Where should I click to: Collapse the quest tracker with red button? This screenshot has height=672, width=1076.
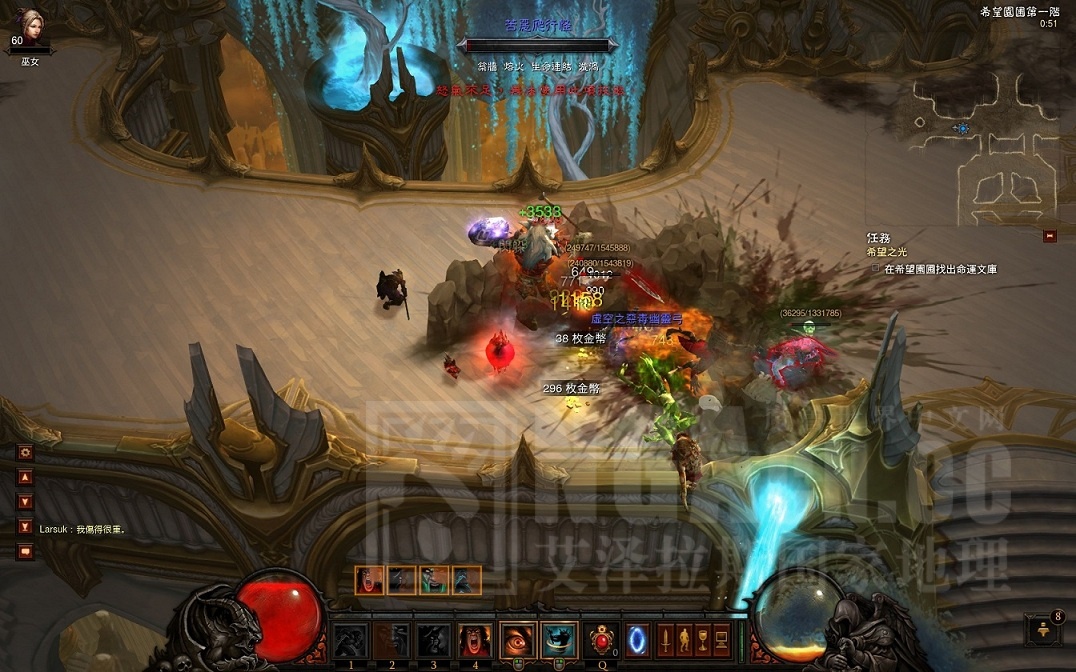1049,236
